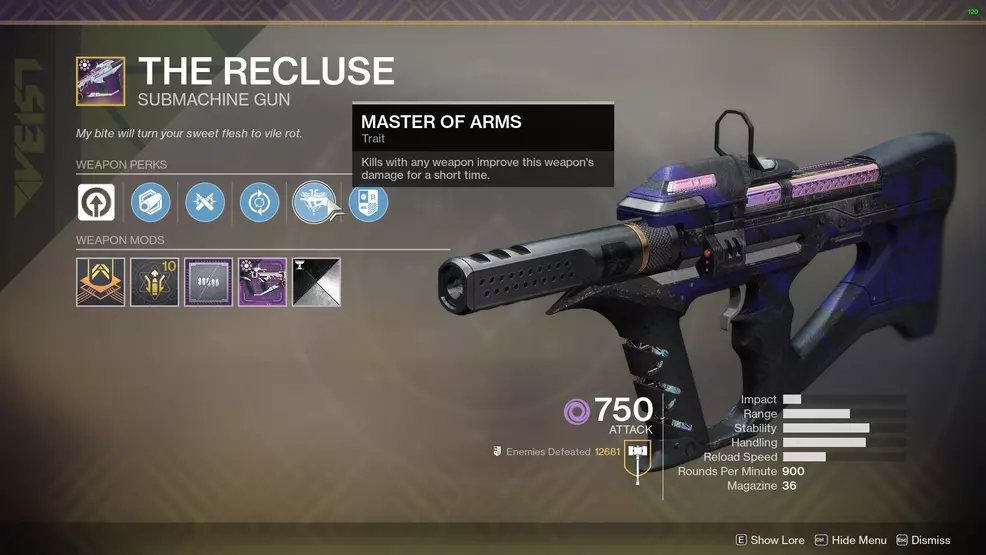Open the shield emblem tracker perk
986x555 pixels.
click(368, 202)
